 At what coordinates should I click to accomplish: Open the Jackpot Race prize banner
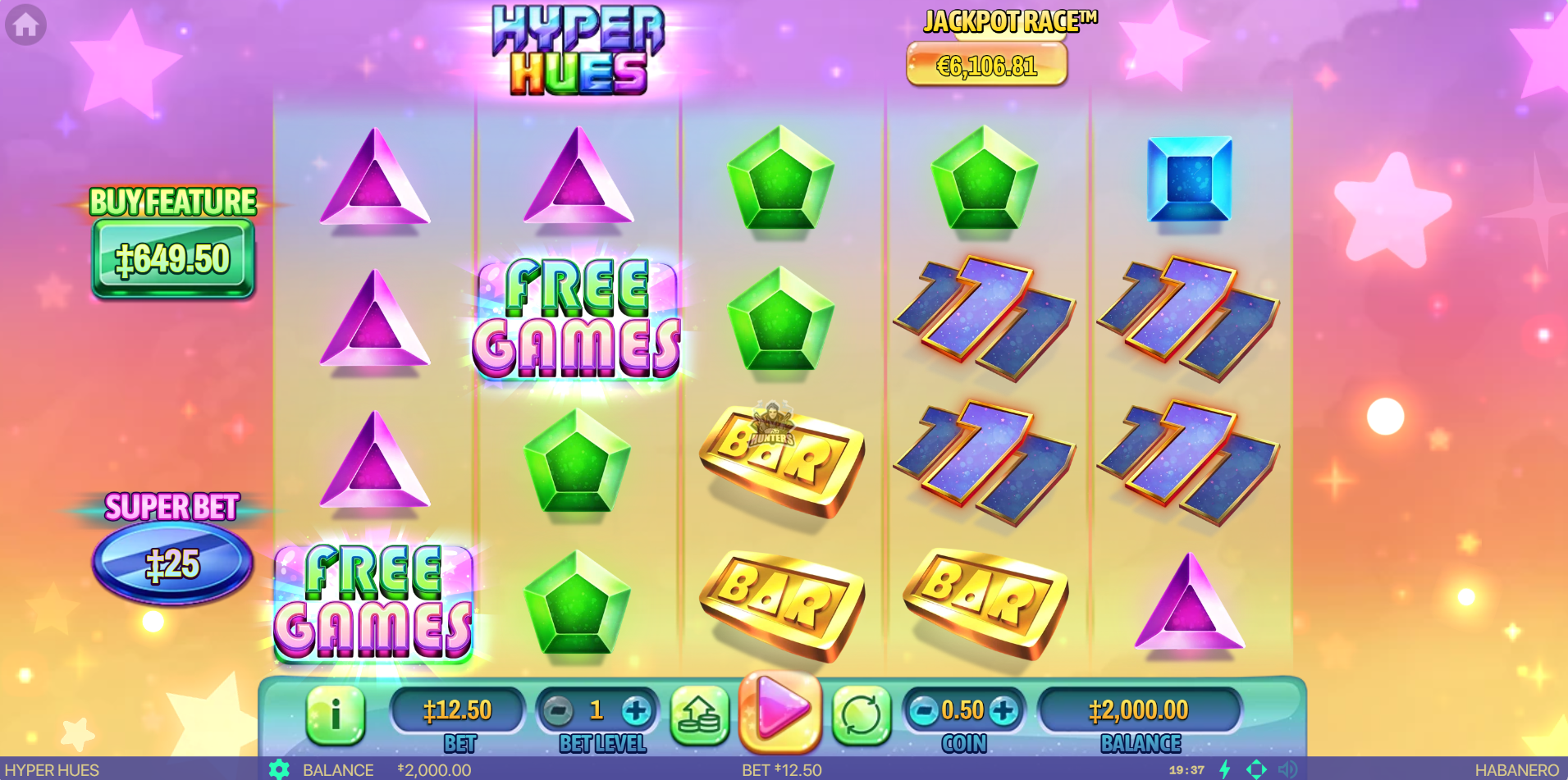(986, 65)
